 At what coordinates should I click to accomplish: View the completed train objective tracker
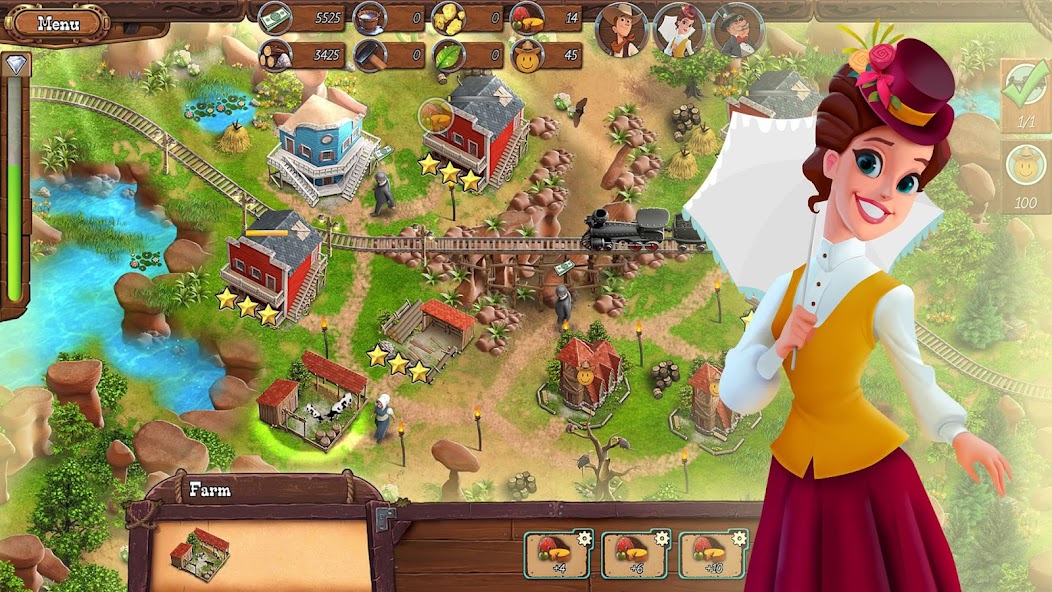1025,94
